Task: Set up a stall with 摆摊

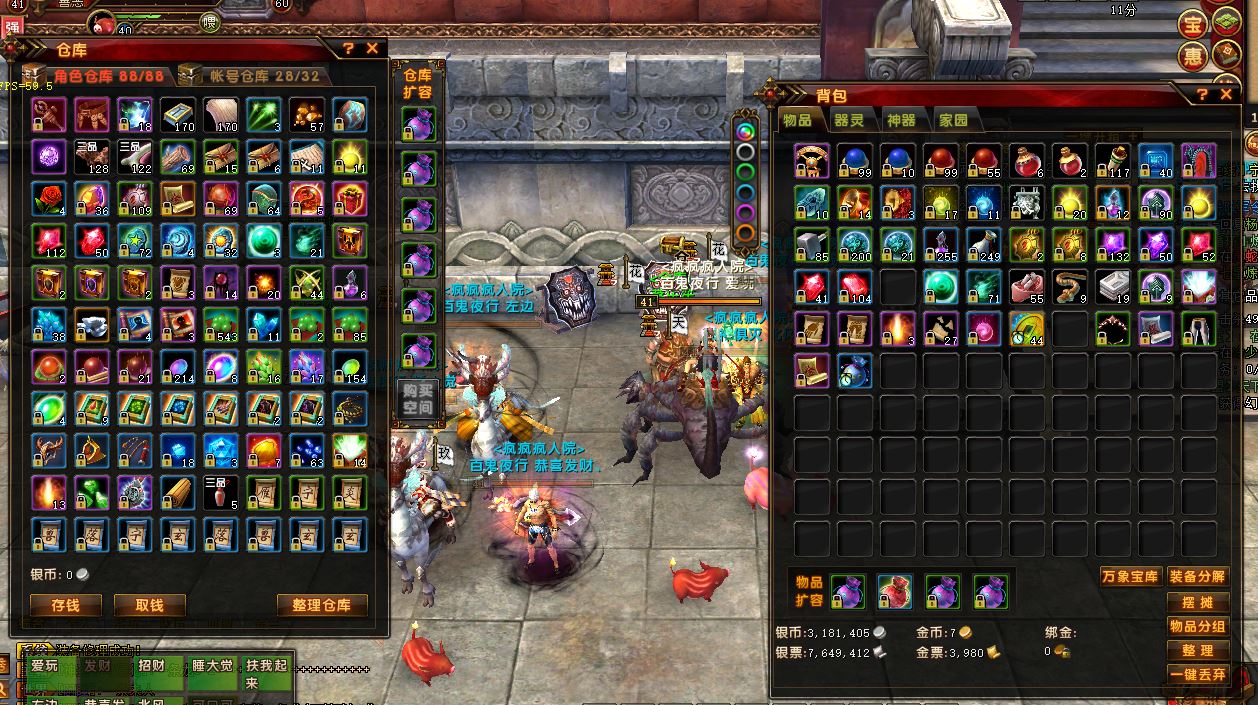Action: pos(1197,603)
